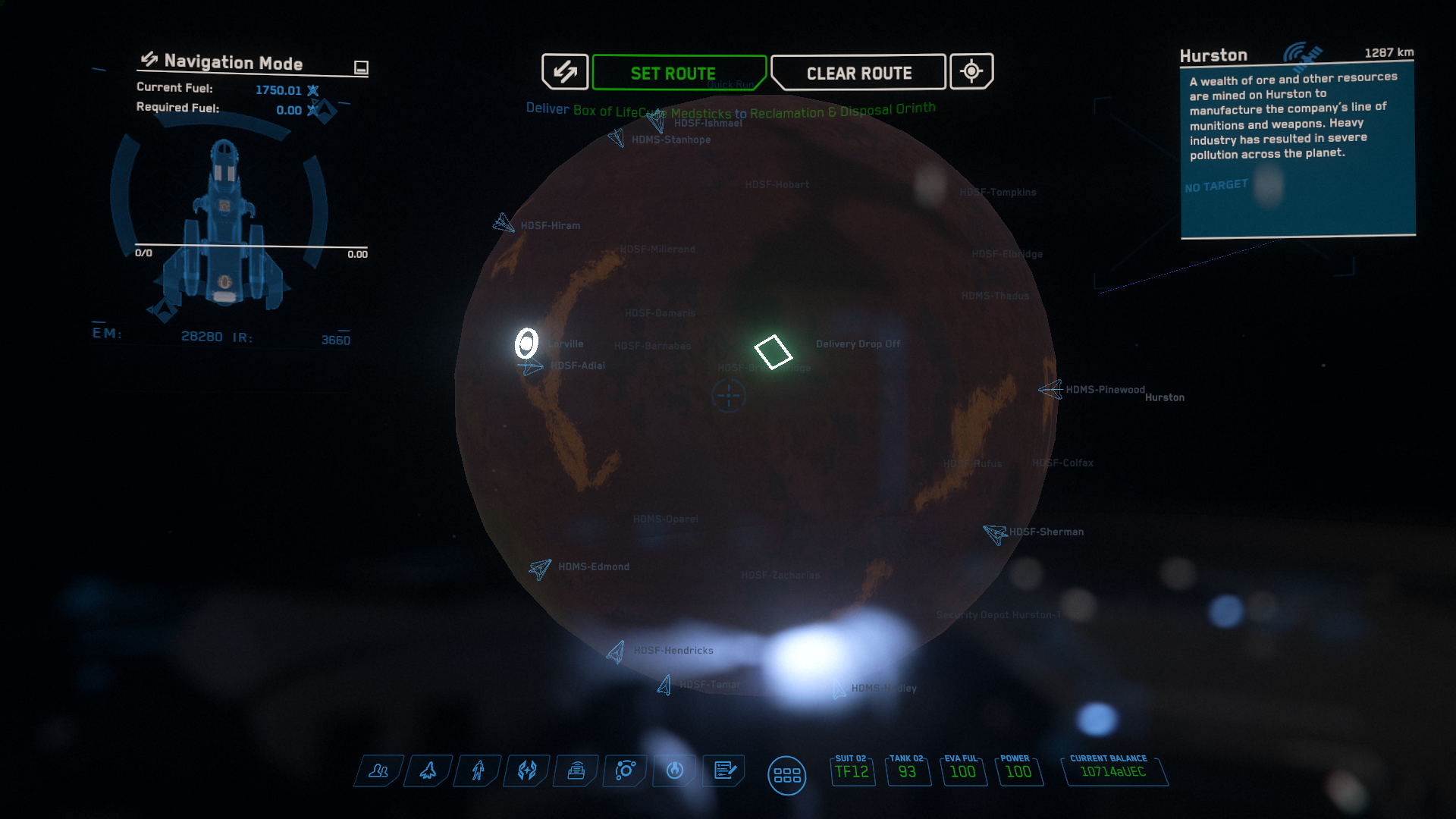Select the Delivery Drop Off diamond marker
The height and width of the screenshot is (819, 1456).
(773, 352)
